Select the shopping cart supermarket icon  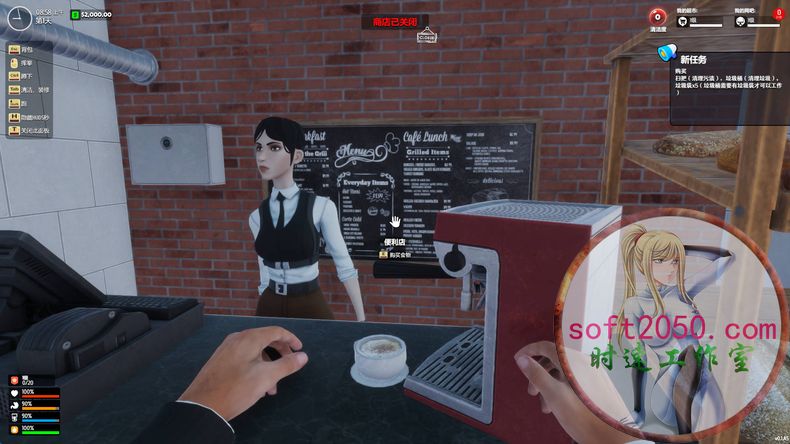tap(683, 20)
